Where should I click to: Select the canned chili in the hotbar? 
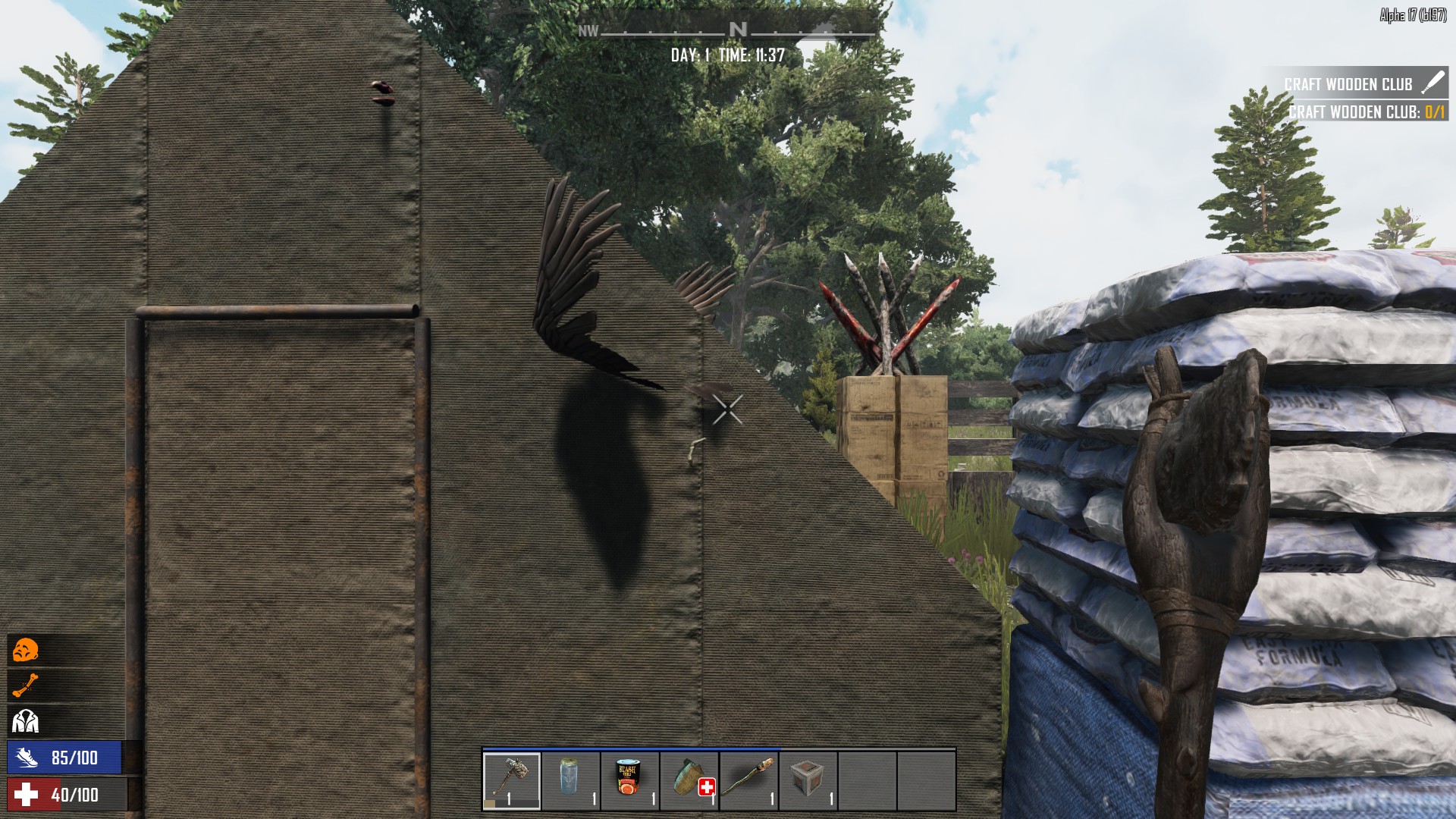630,780
